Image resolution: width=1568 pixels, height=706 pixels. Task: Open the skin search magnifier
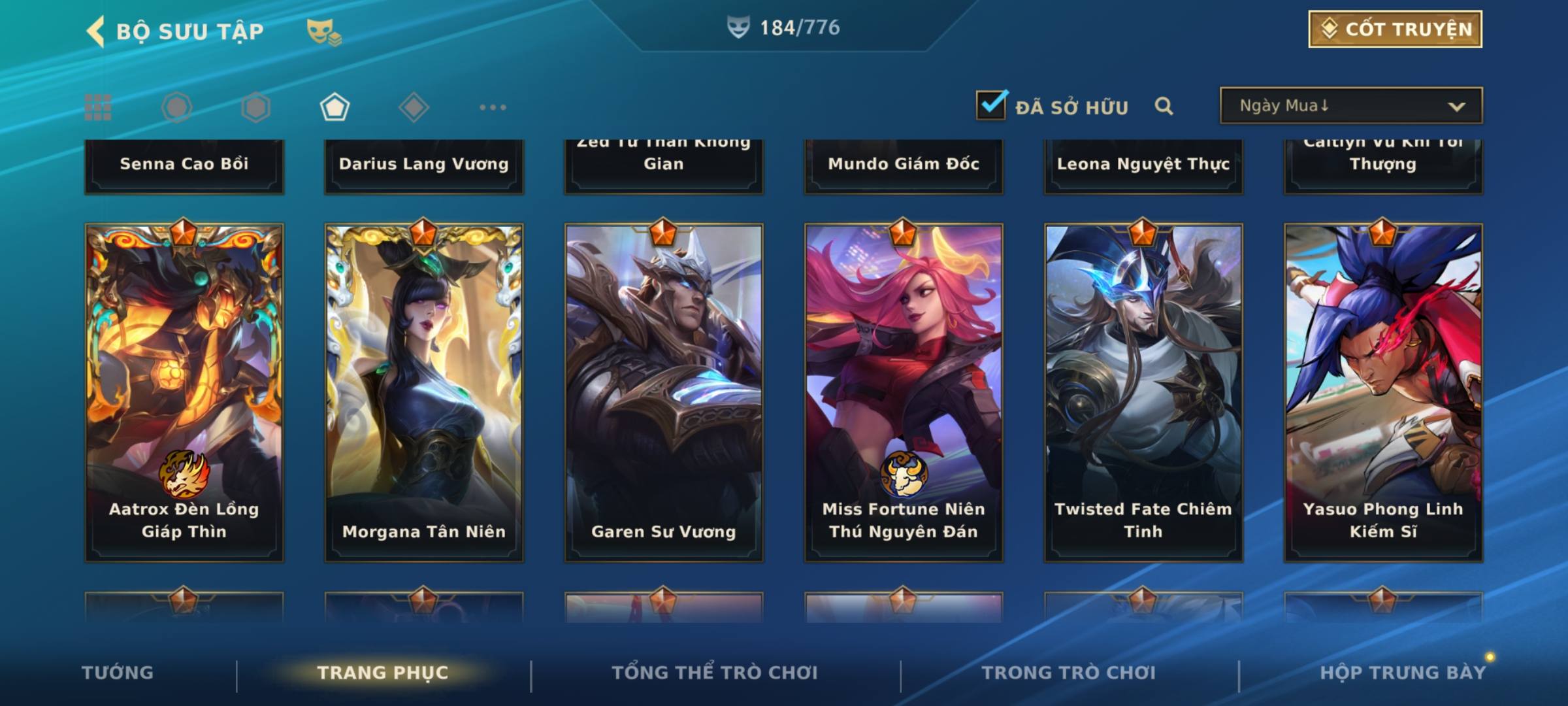(x=1164, y=106)
